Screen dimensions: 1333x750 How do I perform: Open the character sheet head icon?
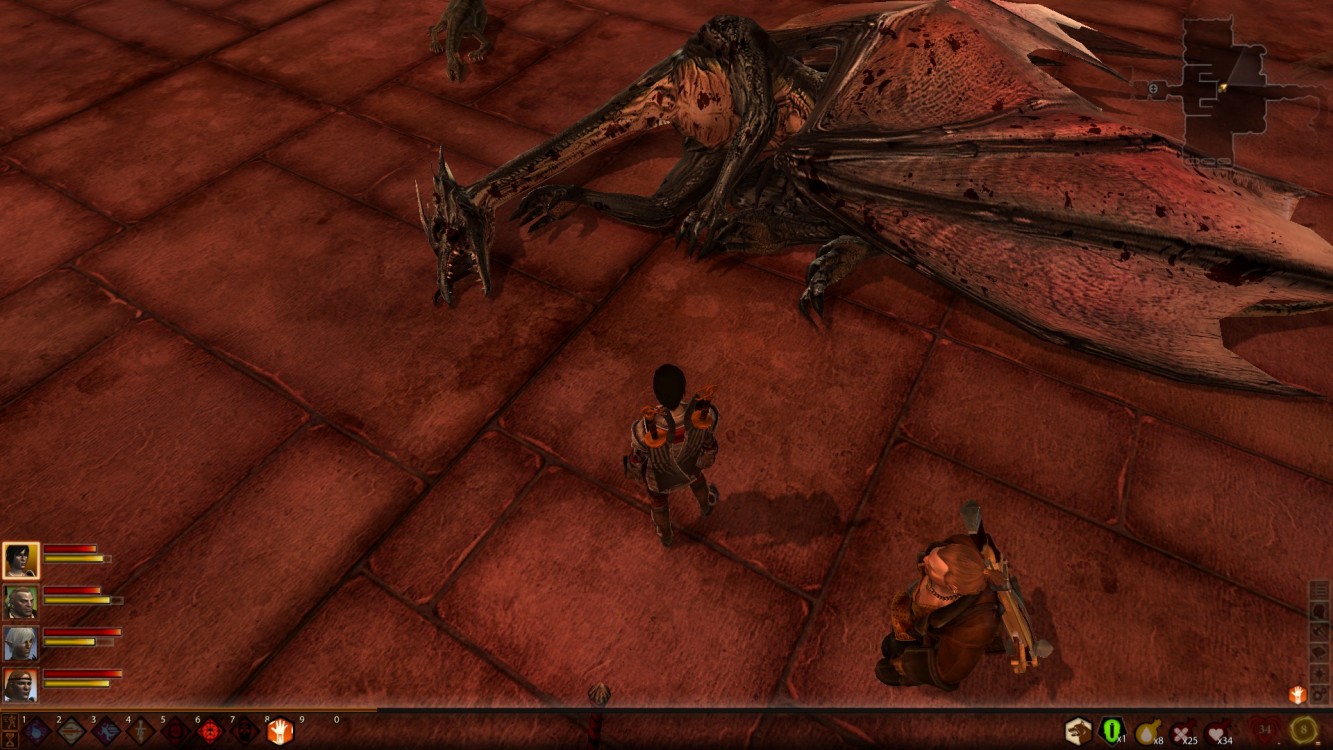(x=1320, y=611)
